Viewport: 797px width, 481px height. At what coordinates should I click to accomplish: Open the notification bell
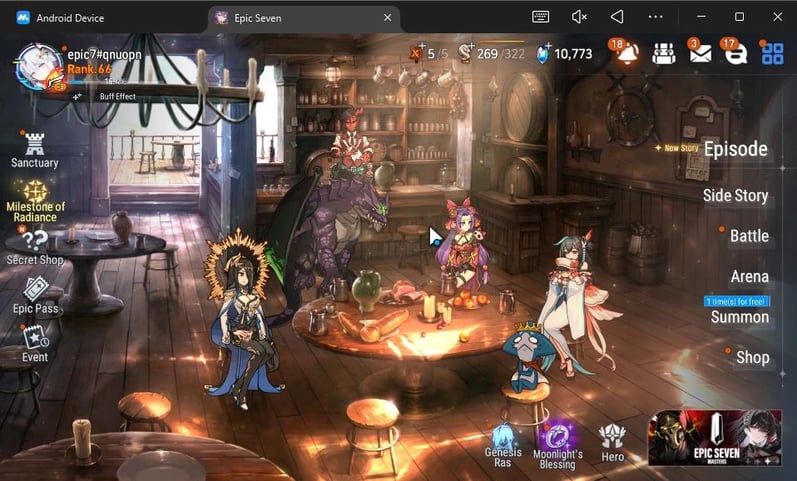628,54
